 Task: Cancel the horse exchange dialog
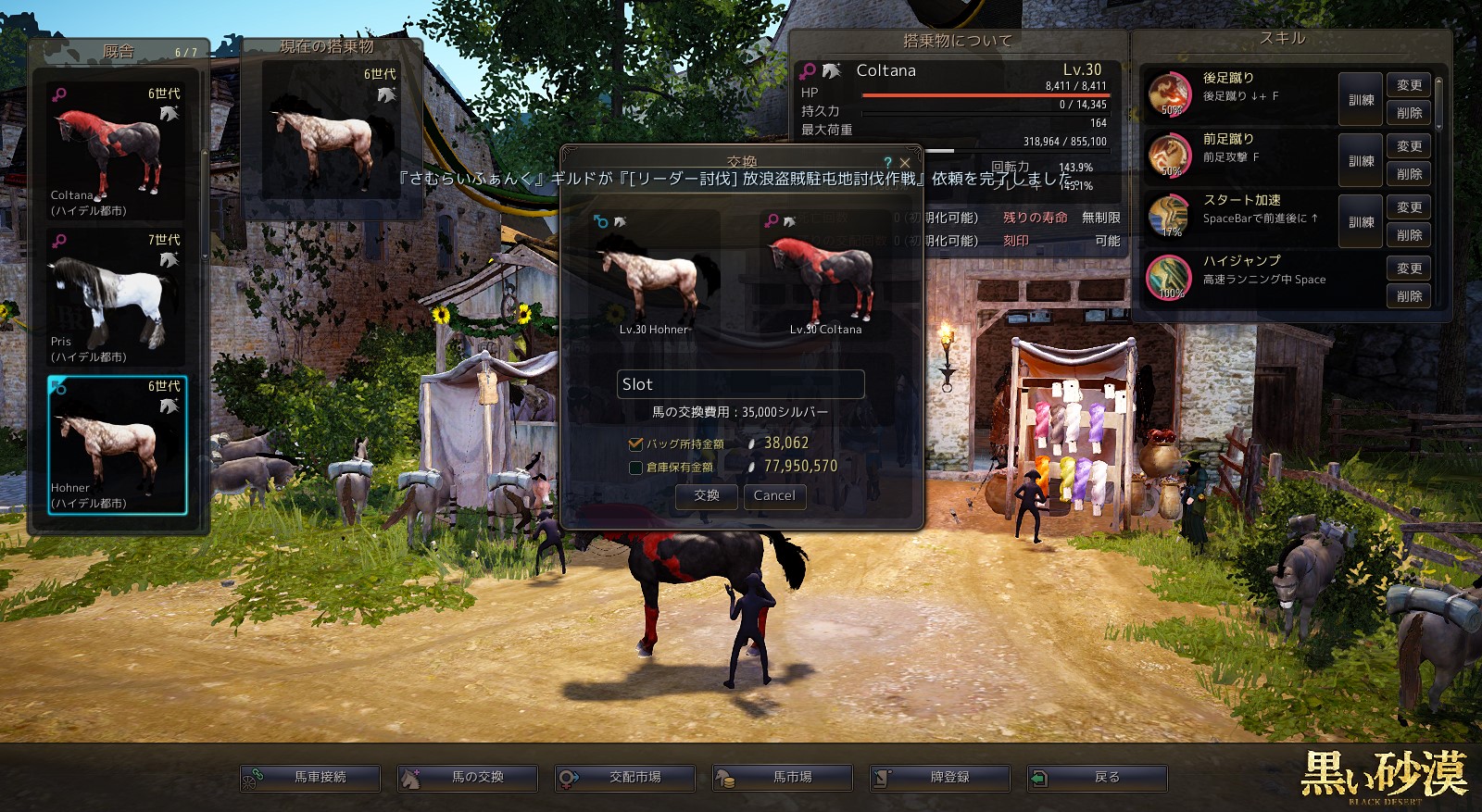click(774, 496)
